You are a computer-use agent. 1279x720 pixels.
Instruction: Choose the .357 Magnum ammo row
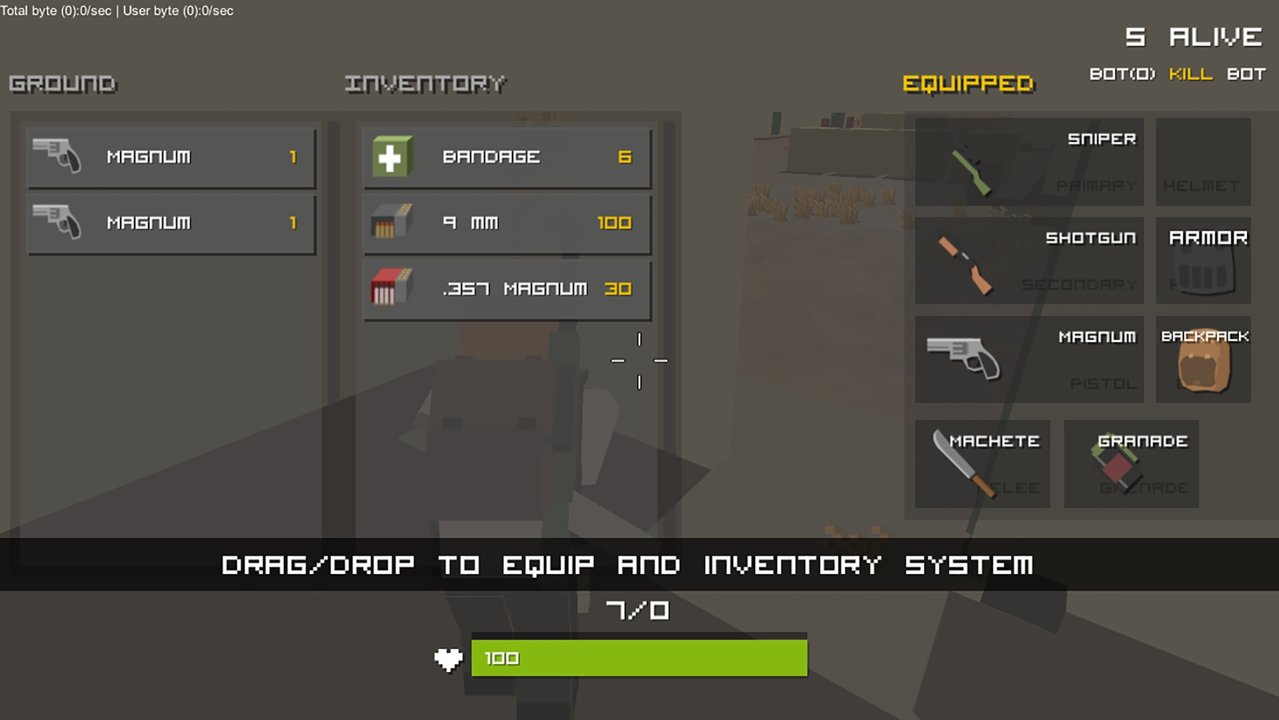506,289
